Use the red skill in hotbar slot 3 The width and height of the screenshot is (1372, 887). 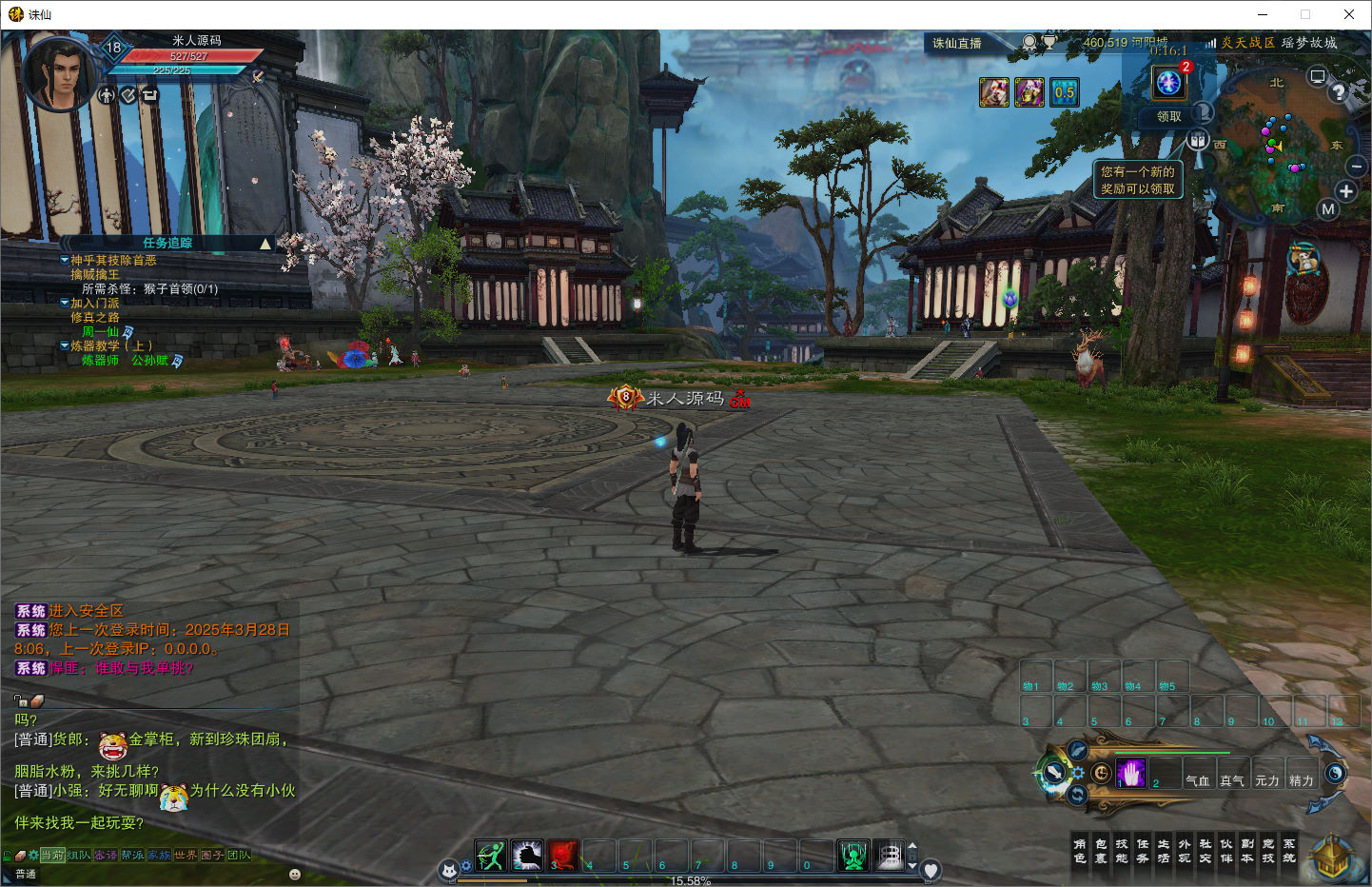click(x=563, y=856)
